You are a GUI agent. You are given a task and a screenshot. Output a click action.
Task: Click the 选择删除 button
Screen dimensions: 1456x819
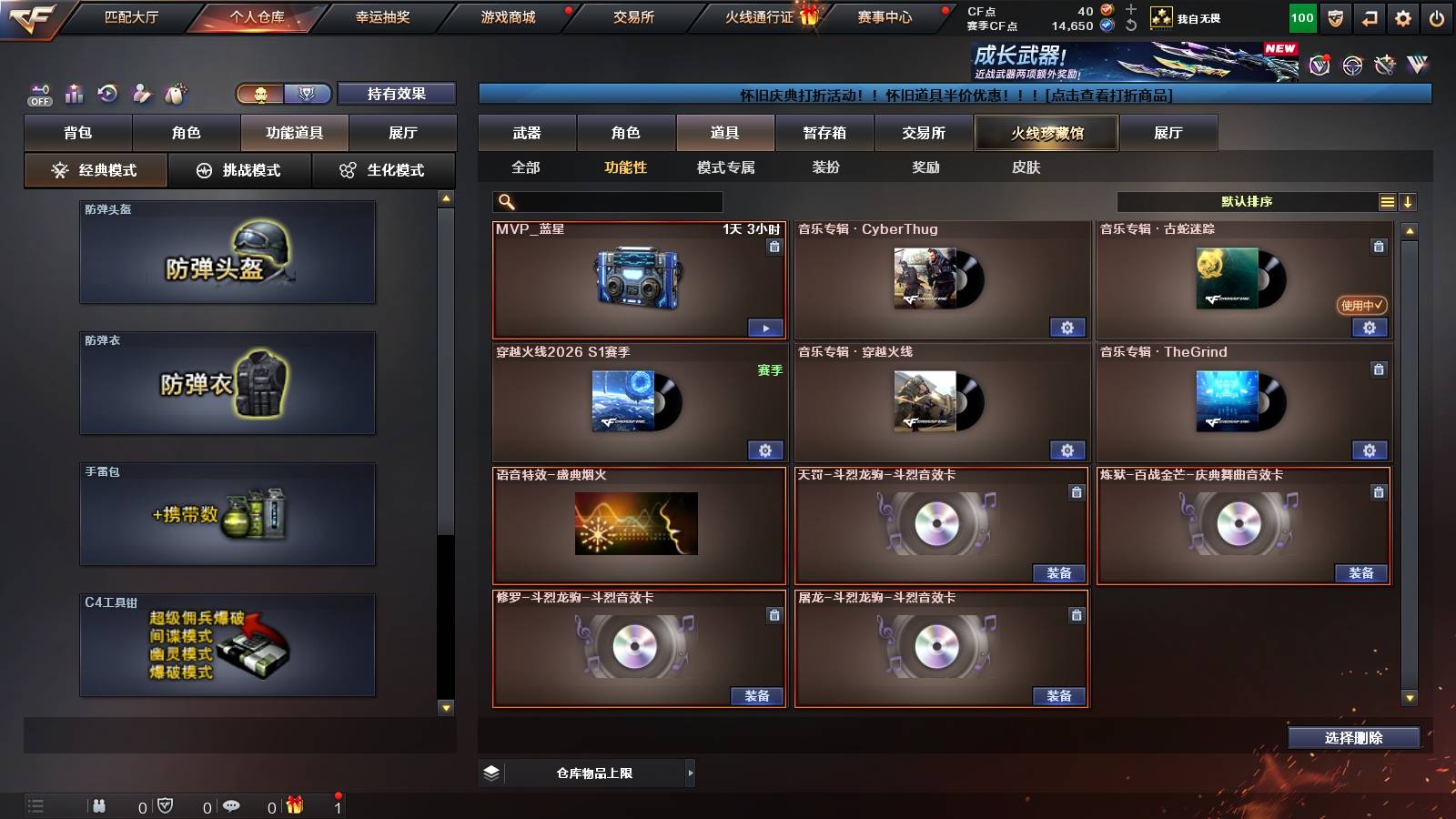tap(1353, 738)
